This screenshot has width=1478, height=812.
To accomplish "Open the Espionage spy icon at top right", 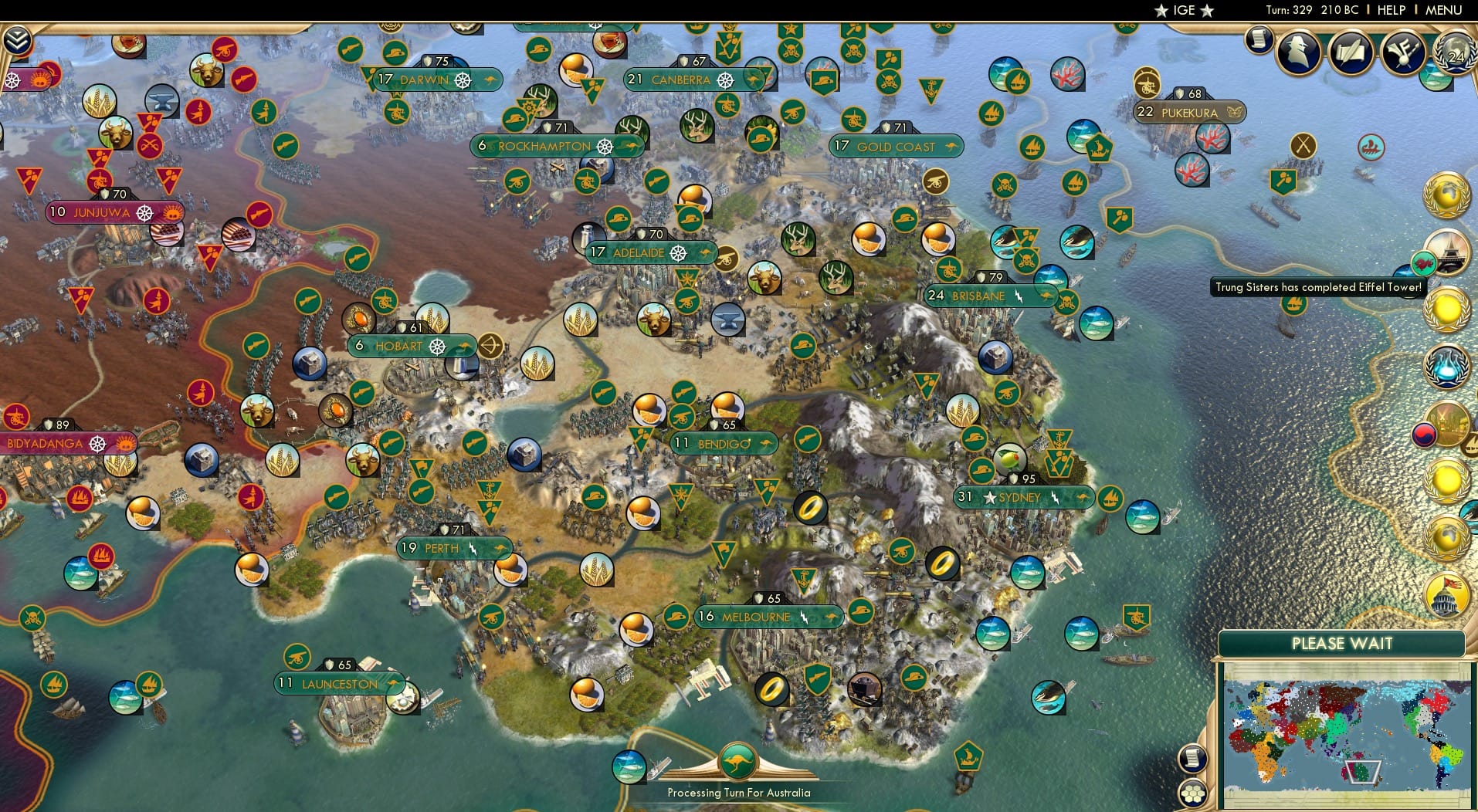I will click(1299, 52).
